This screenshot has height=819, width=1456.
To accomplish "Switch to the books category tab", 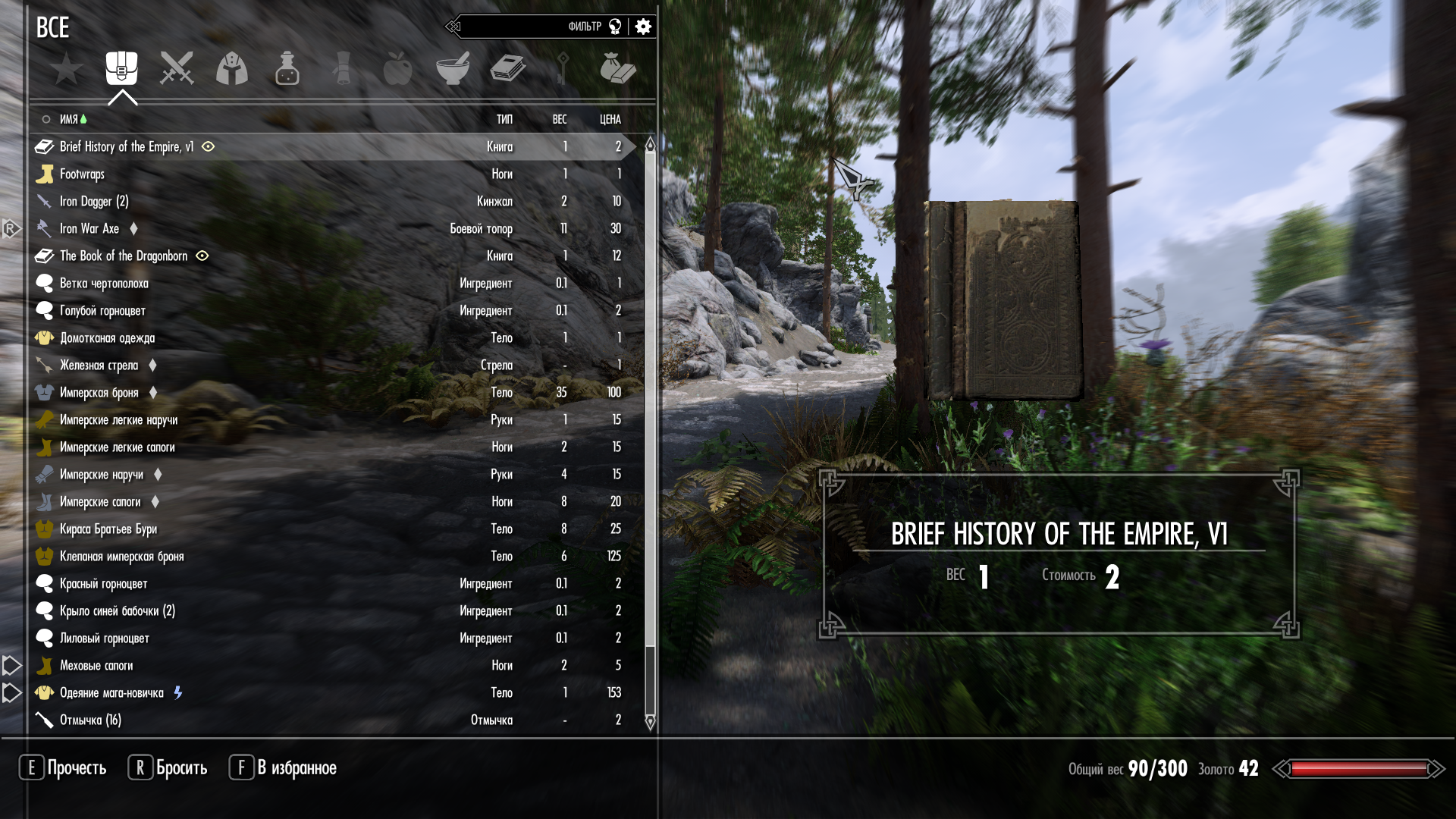I will 507,69.
